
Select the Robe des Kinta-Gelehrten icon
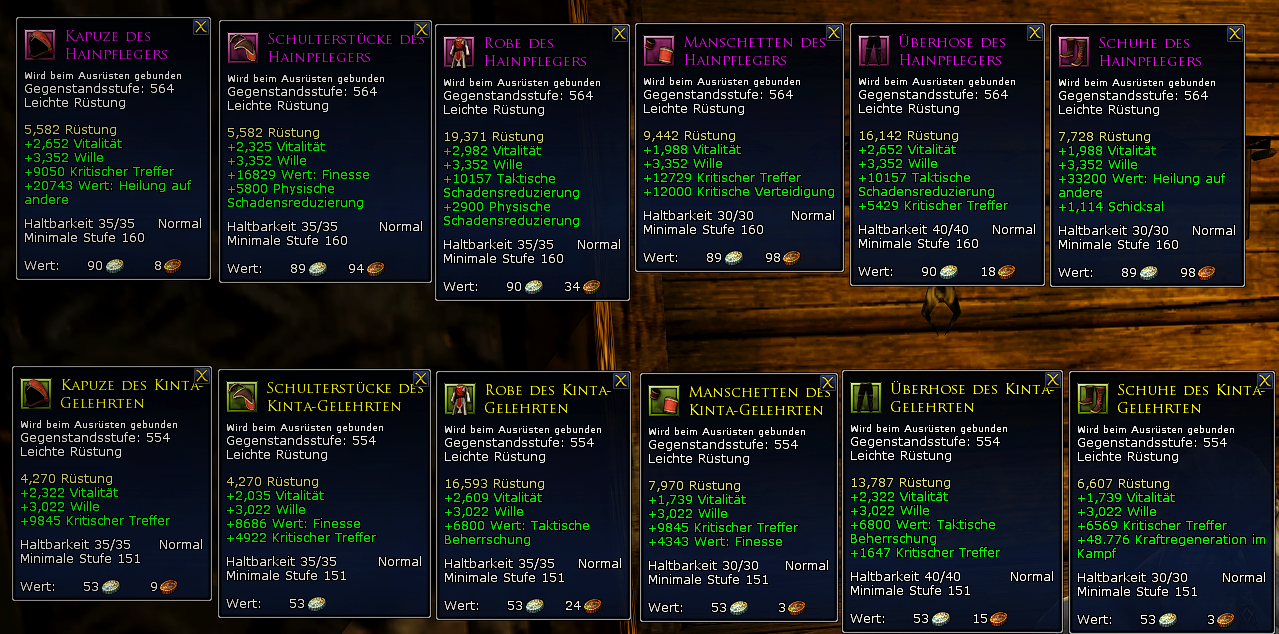459,398
